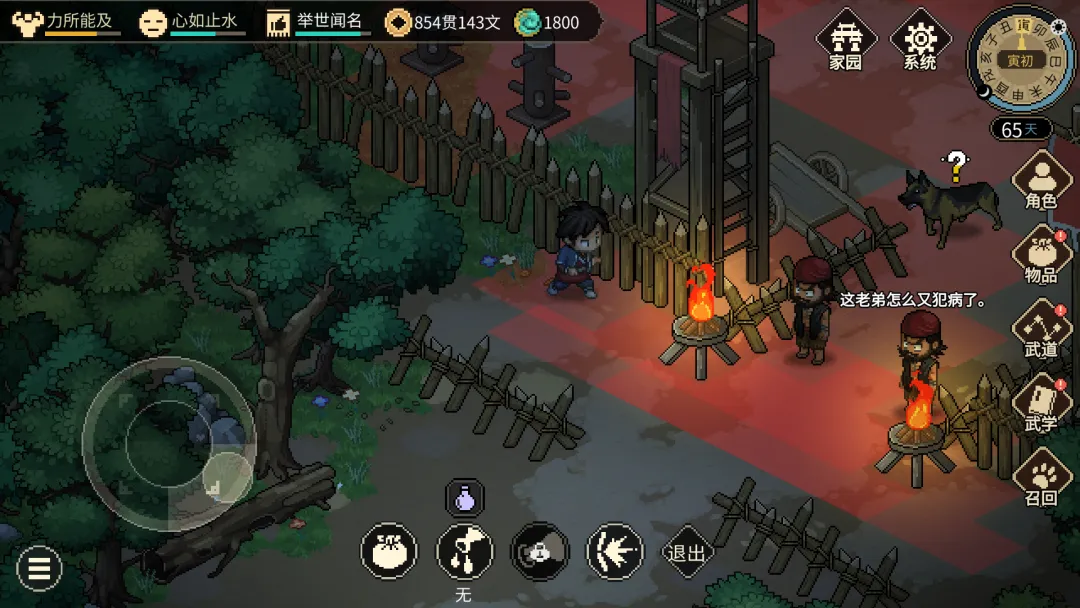Tap the time-of-day clock dial

pyautogui.click(x=1019, y=59)
